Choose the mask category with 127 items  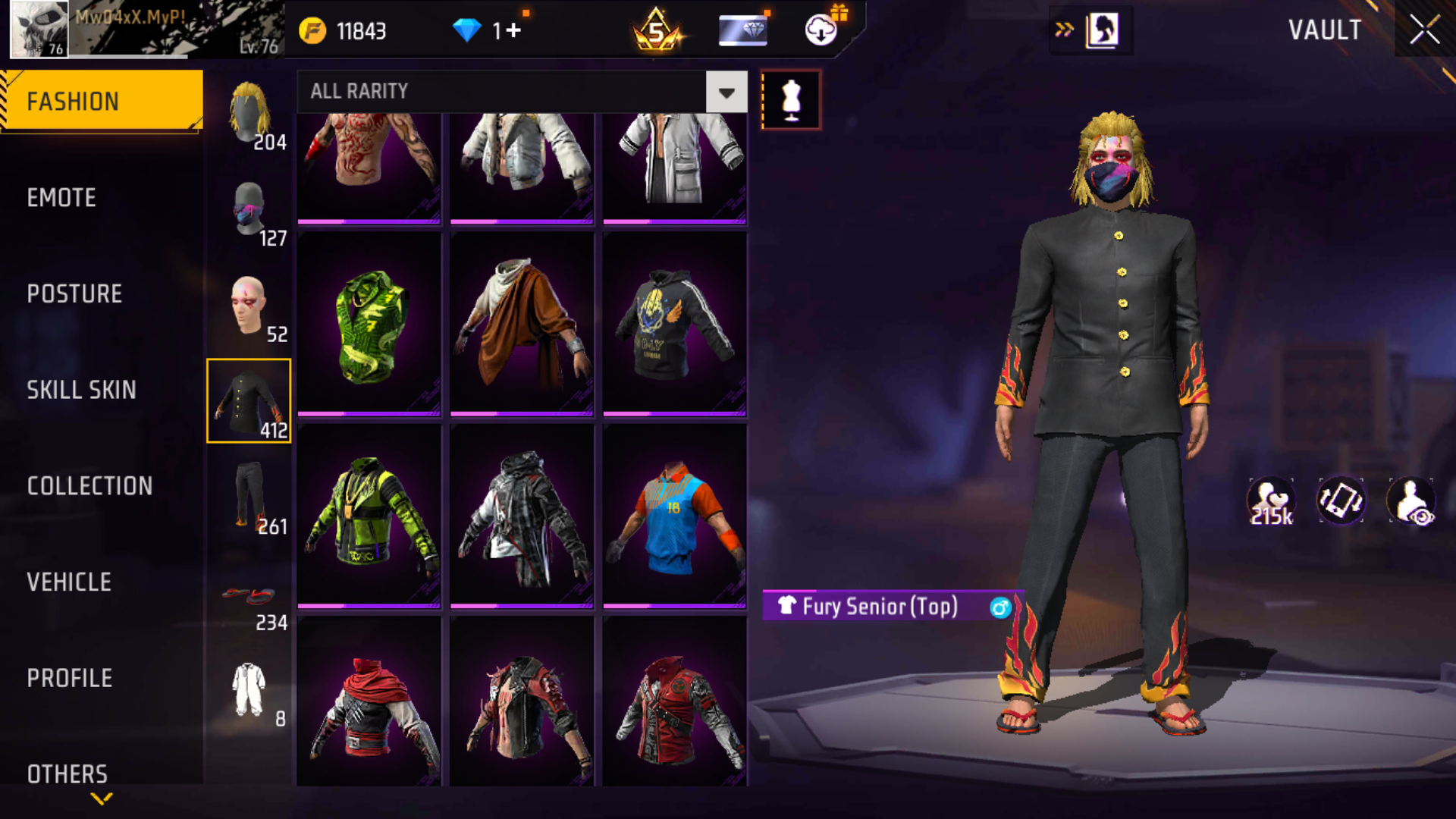point(250,210)
